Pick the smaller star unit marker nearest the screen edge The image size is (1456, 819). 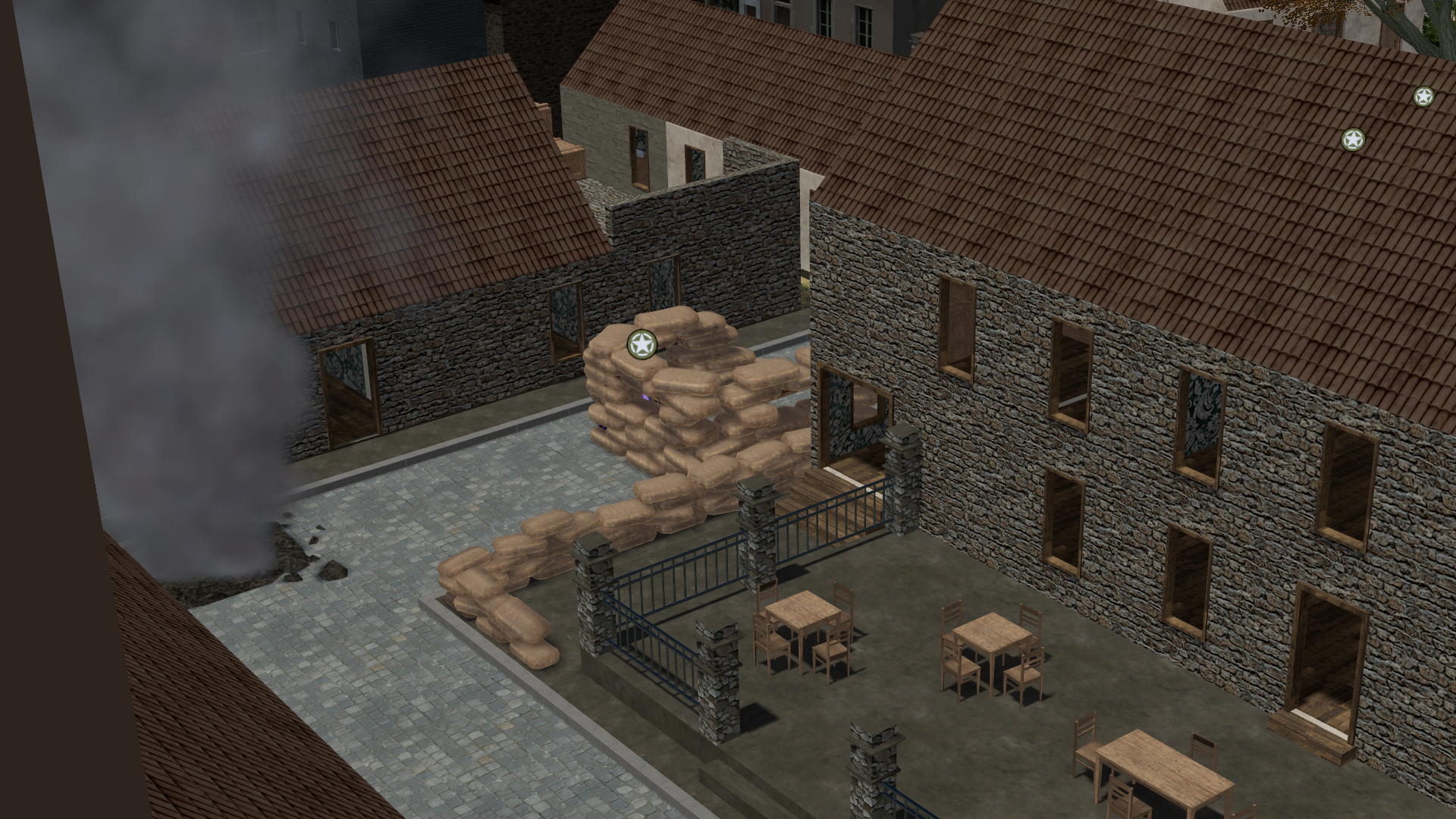[1423, 96]
